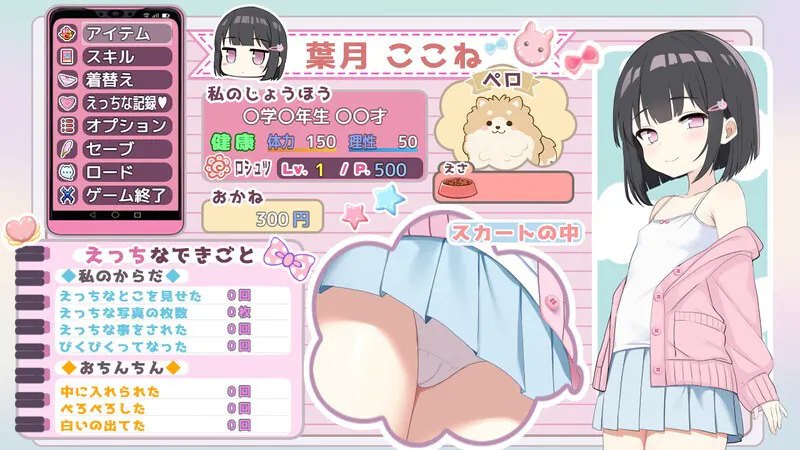
Task: Choose the 着替え (Change Clothes) option
Action: click(x=114, y=80)
